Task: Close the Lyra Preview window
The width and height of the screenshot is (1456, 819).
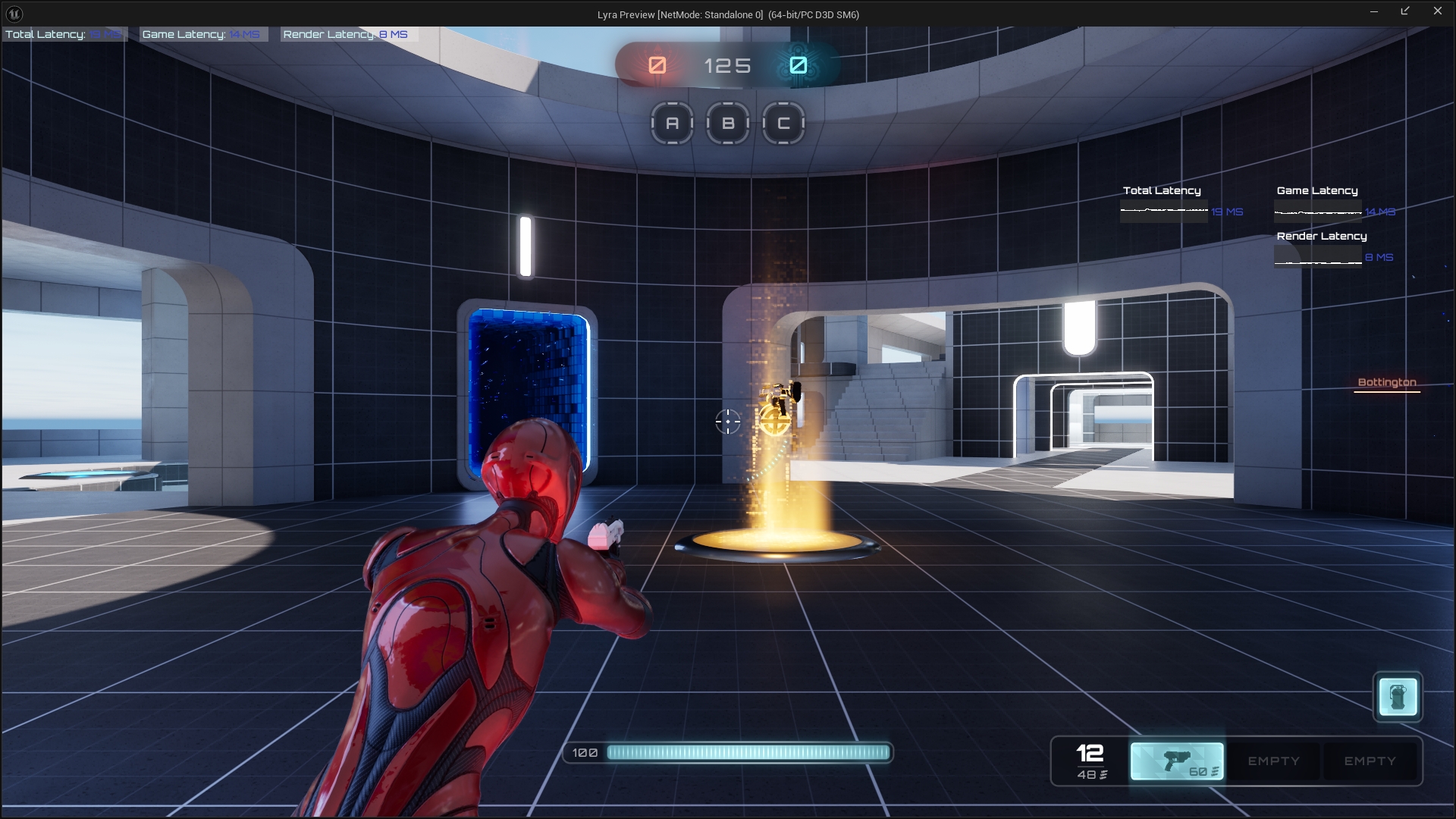Action: point(1437,11)
